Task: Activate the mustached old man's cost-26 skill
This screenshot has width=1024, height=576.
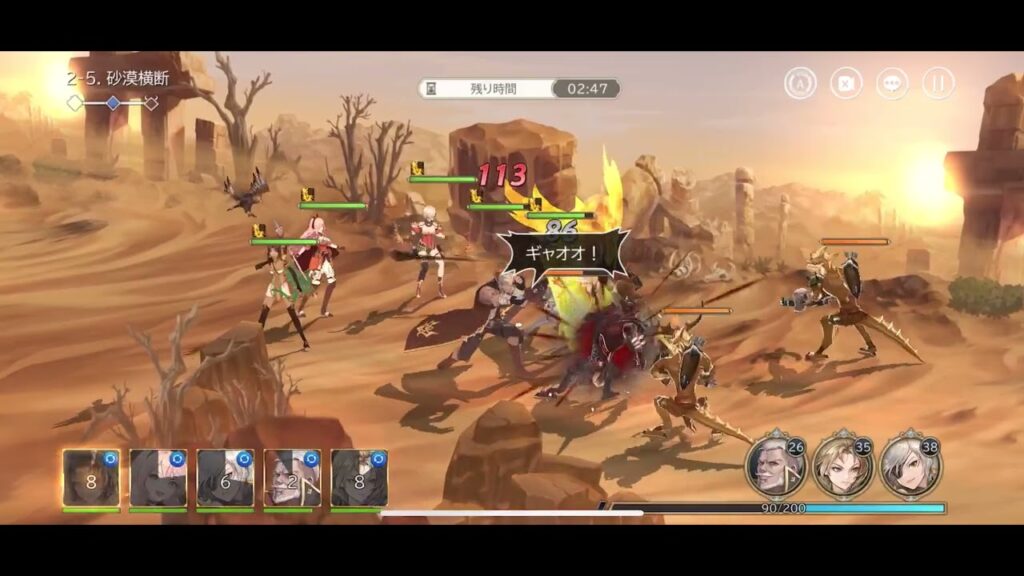Action: [x=774, y=466]
